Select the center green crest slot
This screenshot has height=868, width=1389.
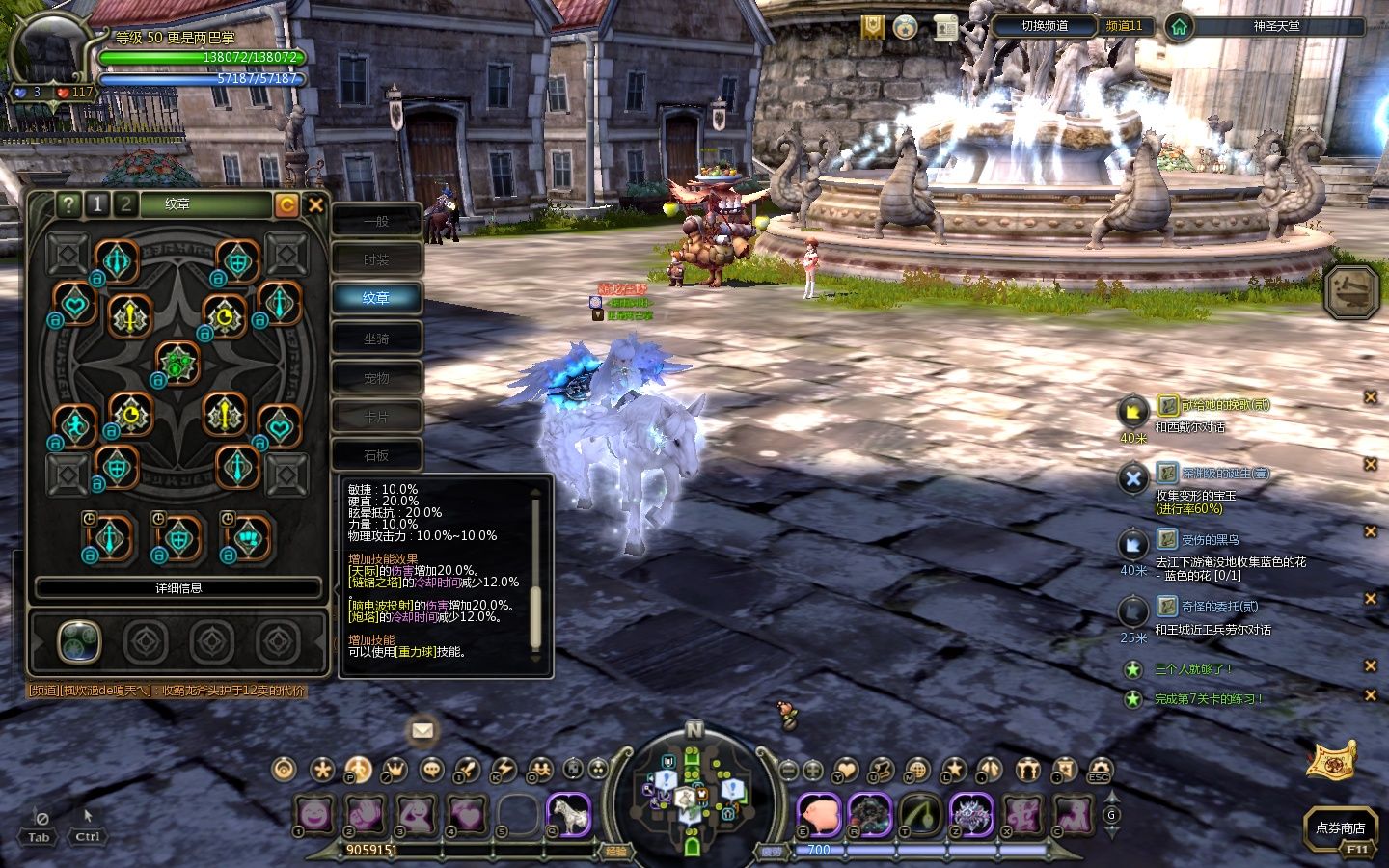[x=177, y=365]
